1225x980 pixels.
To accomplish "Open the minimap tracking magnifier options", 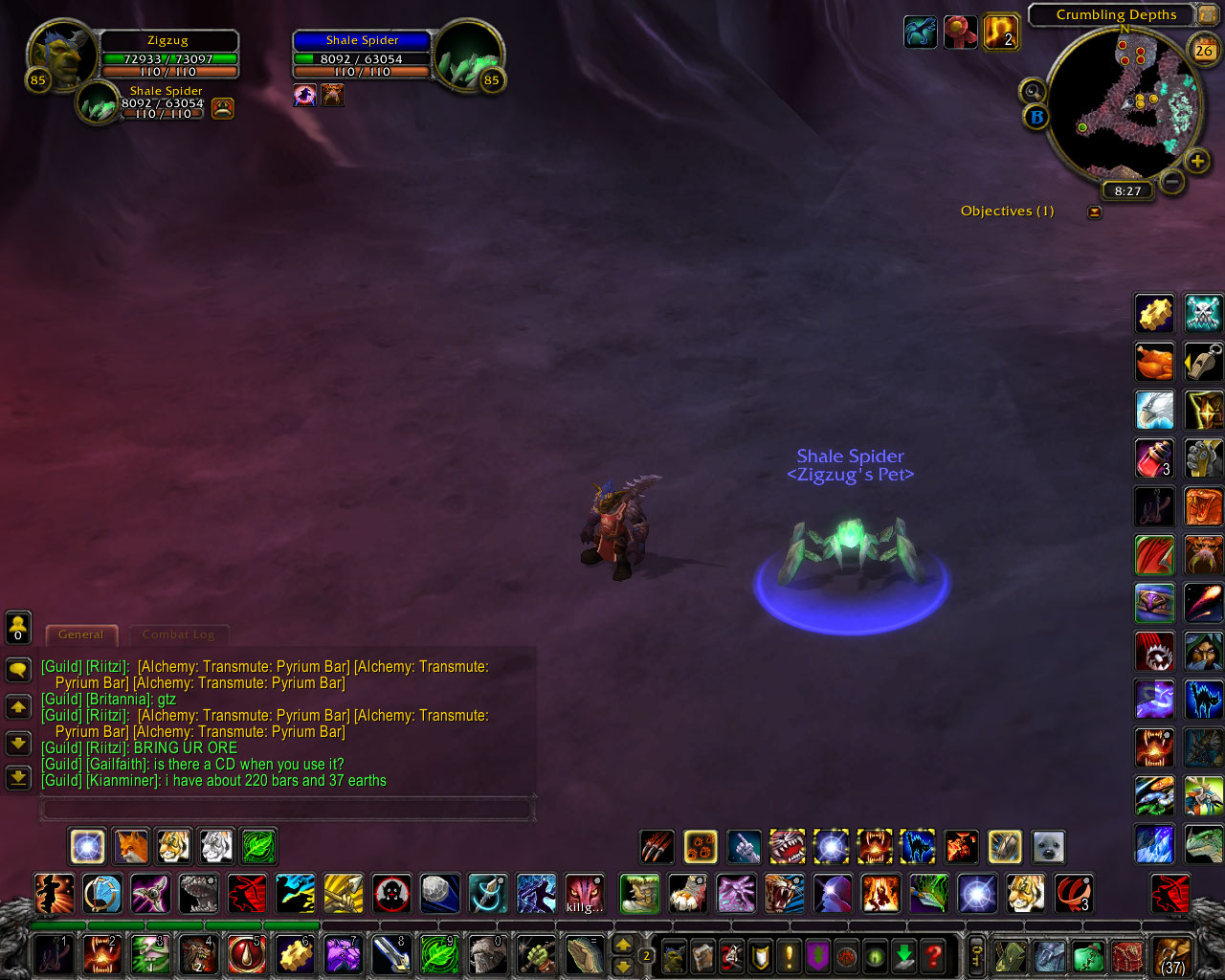I will point(1032,92).
